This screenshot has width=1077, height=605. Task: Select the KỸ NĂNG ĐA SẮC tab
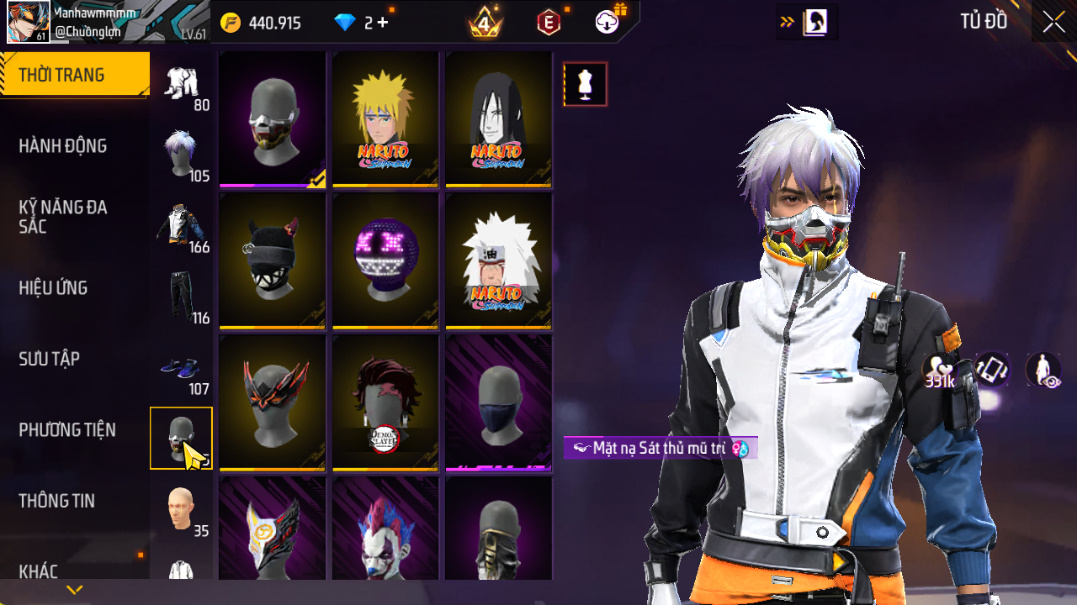(x=63, y=217)
